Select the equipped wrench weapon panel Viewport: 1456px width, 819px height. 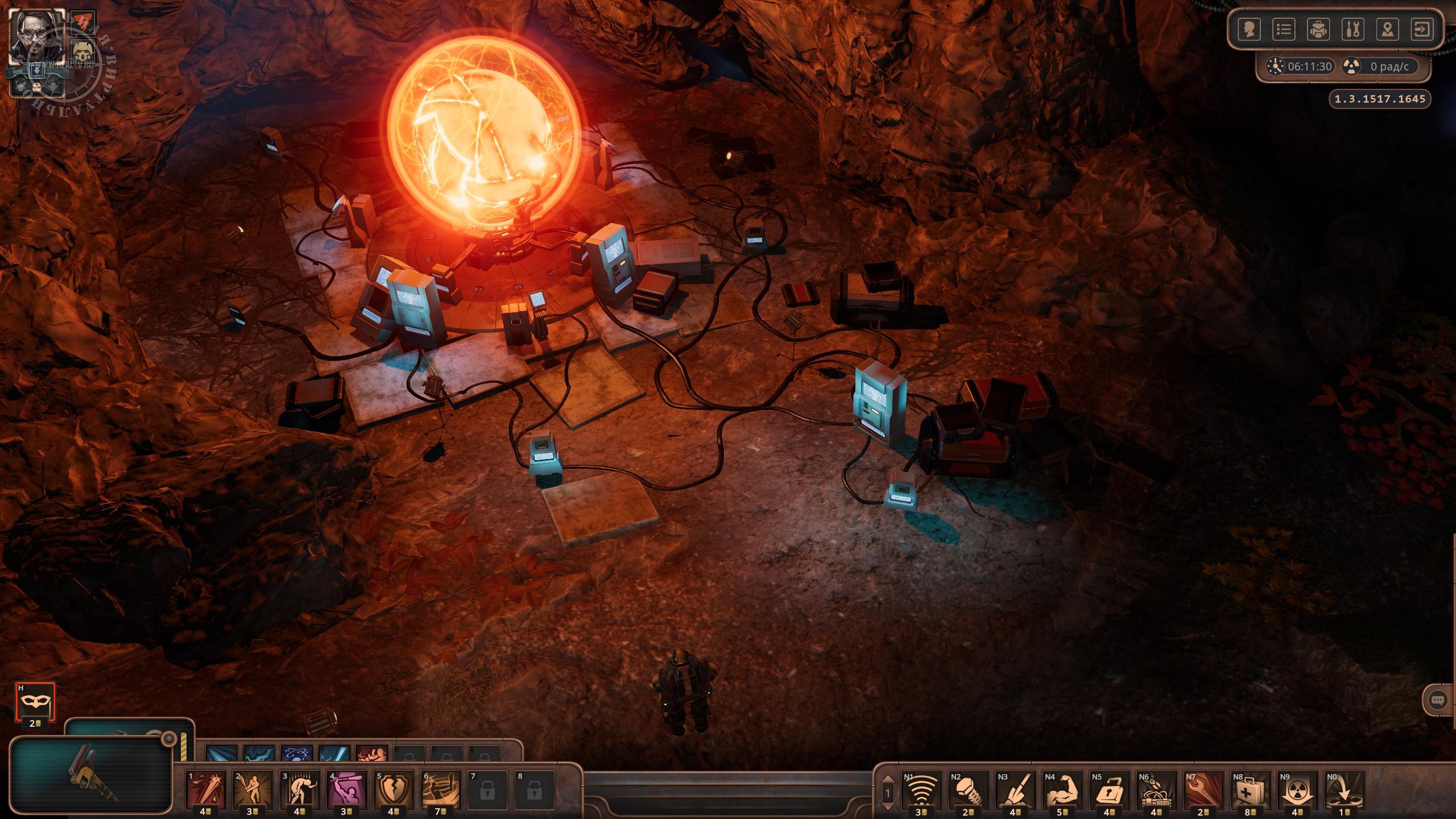tap(91, 775)
